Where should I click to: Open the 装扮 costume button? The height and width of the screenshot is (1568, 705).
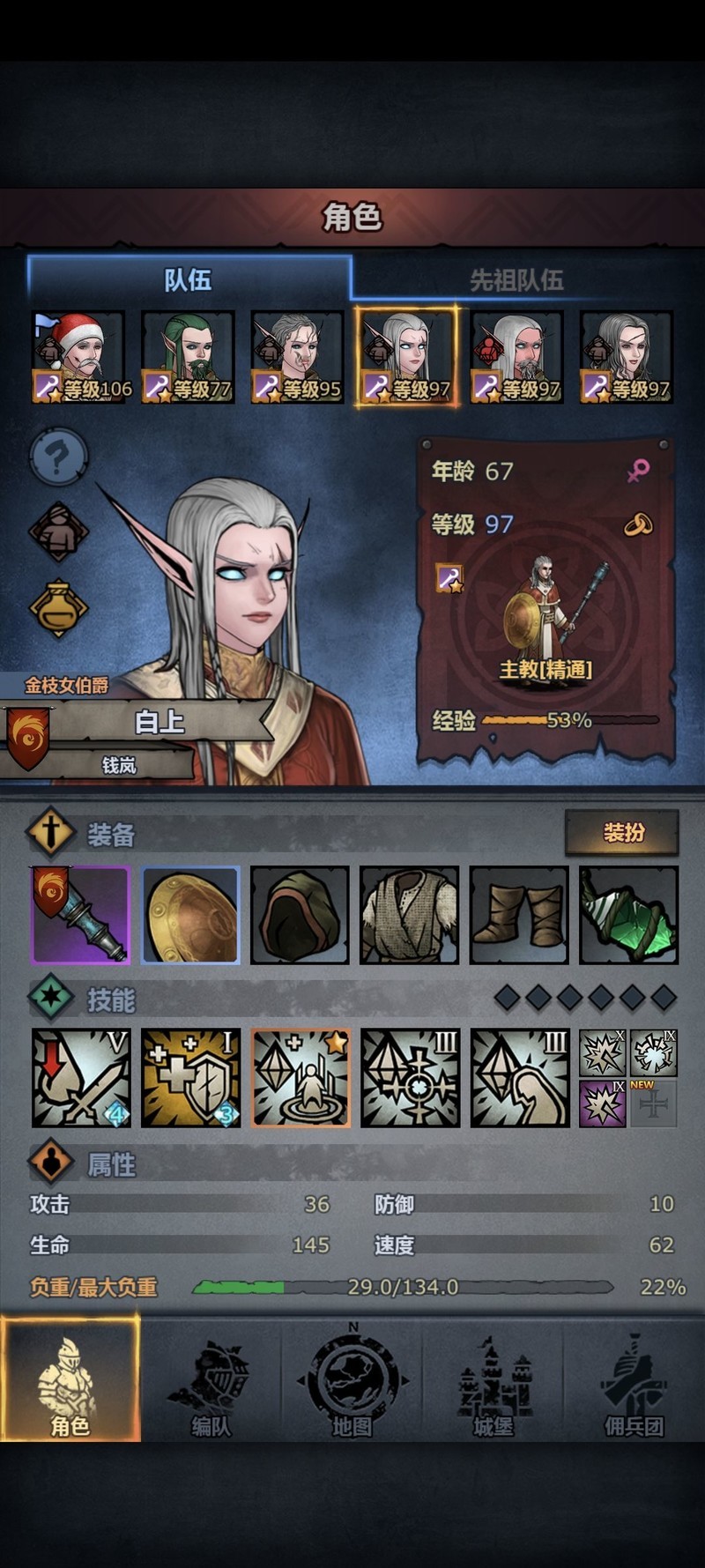[622, 832]
